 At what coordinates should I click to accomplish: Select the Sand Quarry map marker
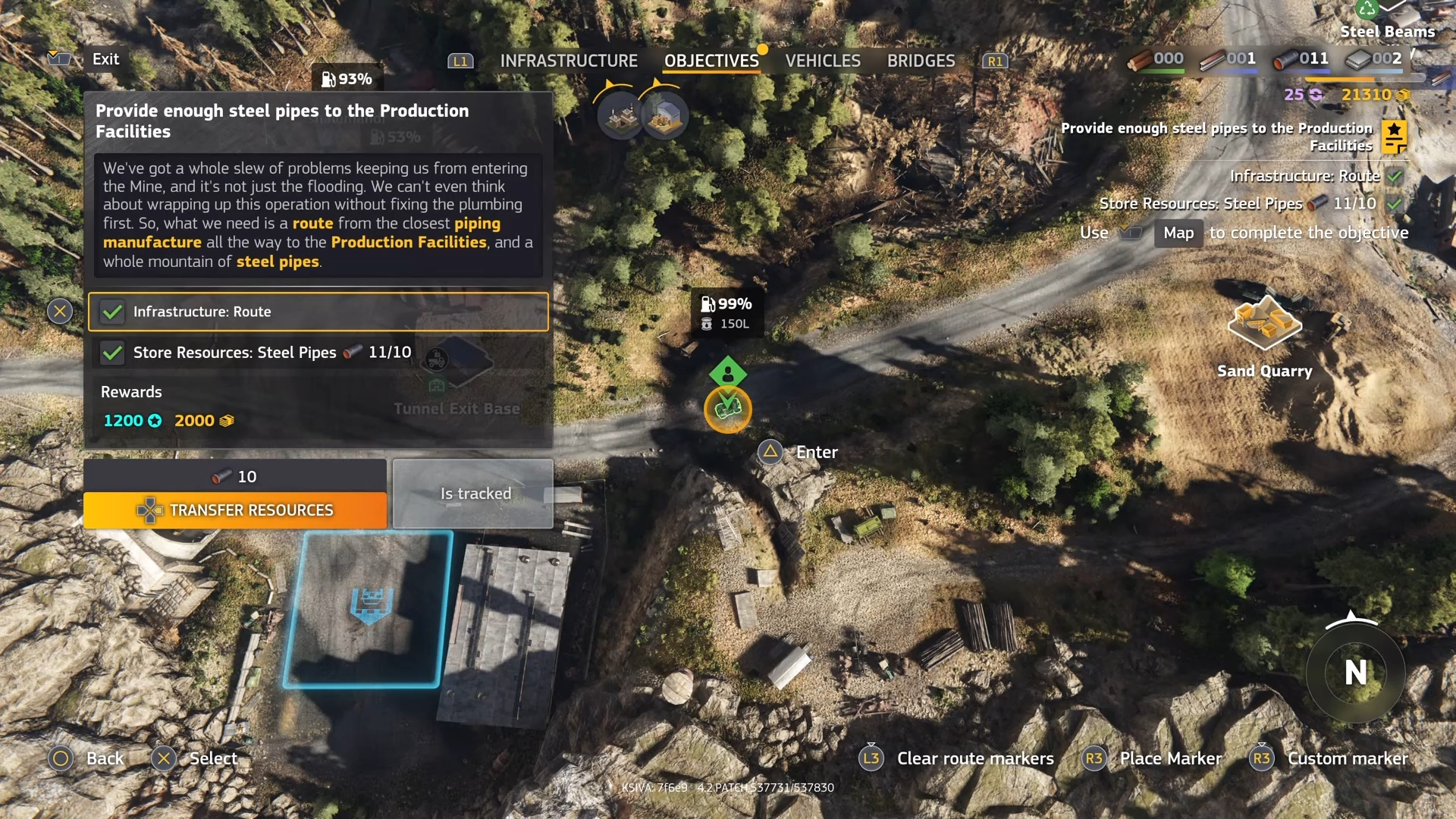click(1264, 324)
